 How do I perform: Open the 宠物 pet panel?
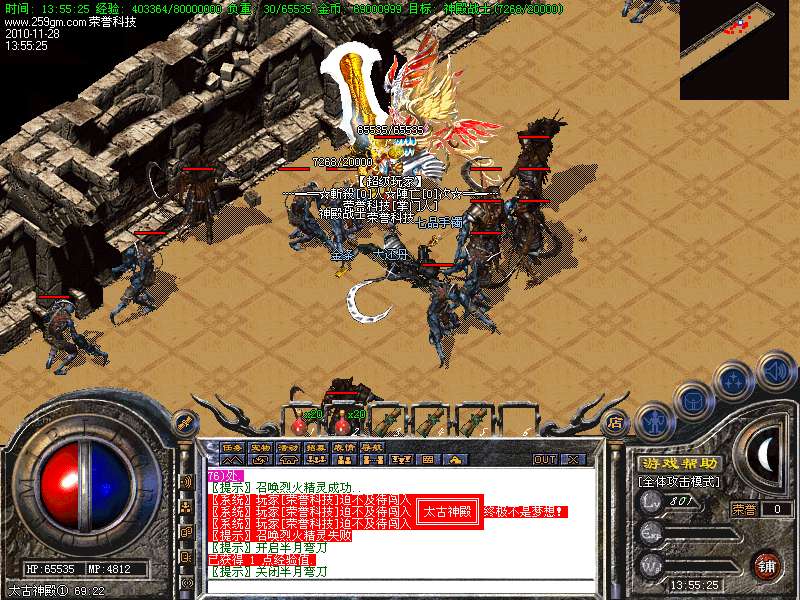(261, 447)
